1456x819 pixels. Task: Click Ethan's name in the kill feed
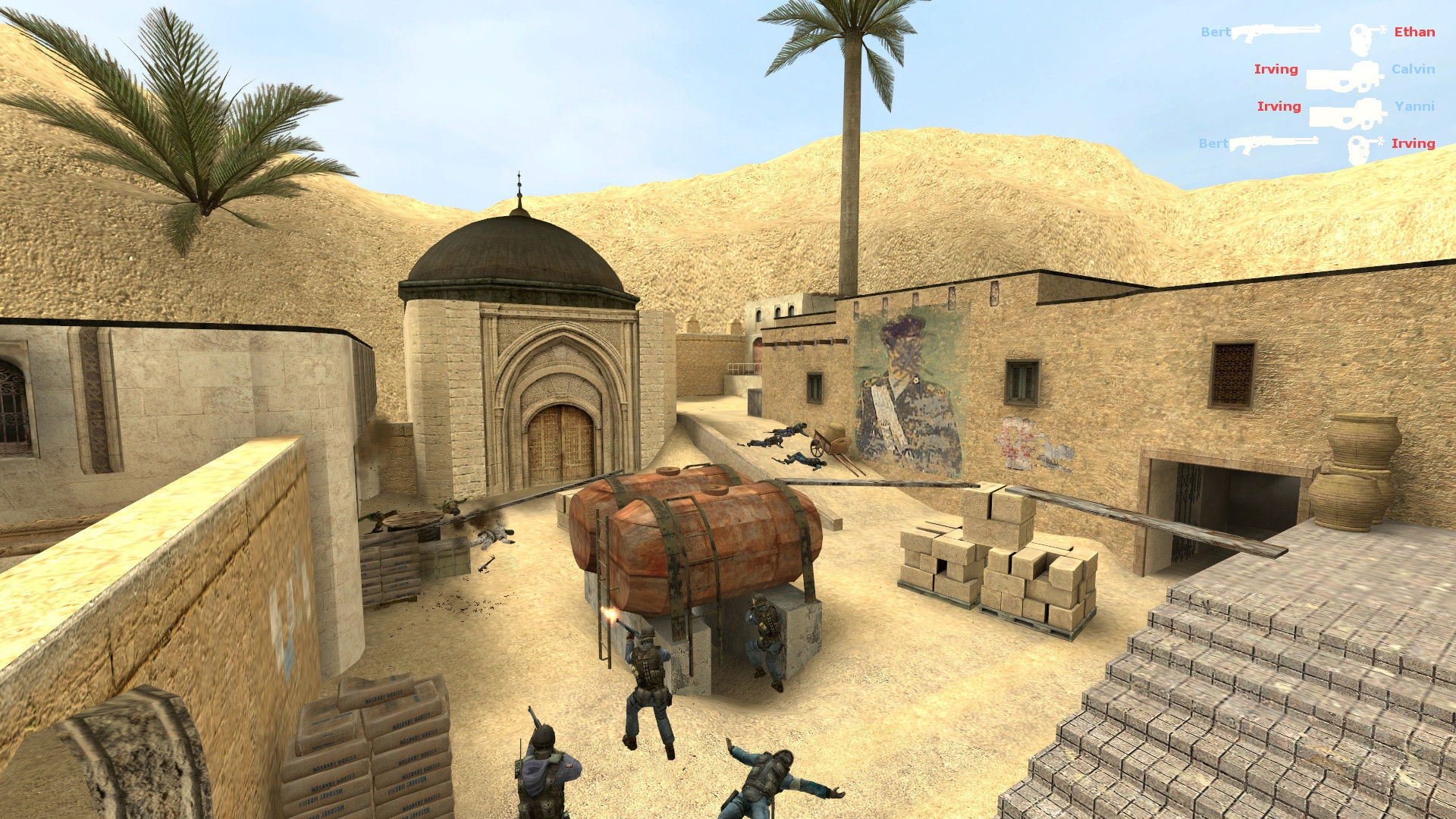(1414, 32)
